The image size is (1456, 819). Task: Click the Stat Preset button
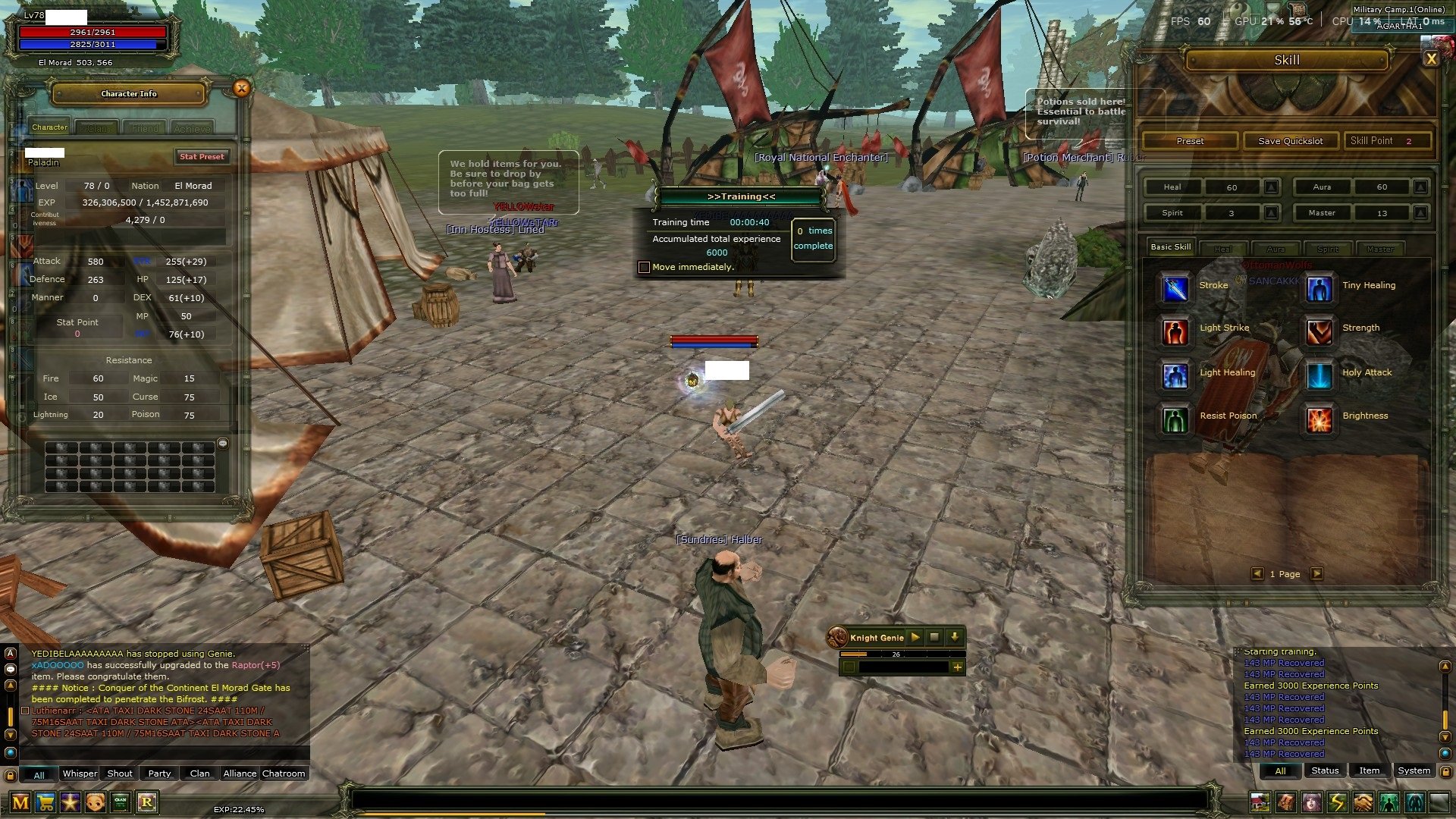(202, 156)
